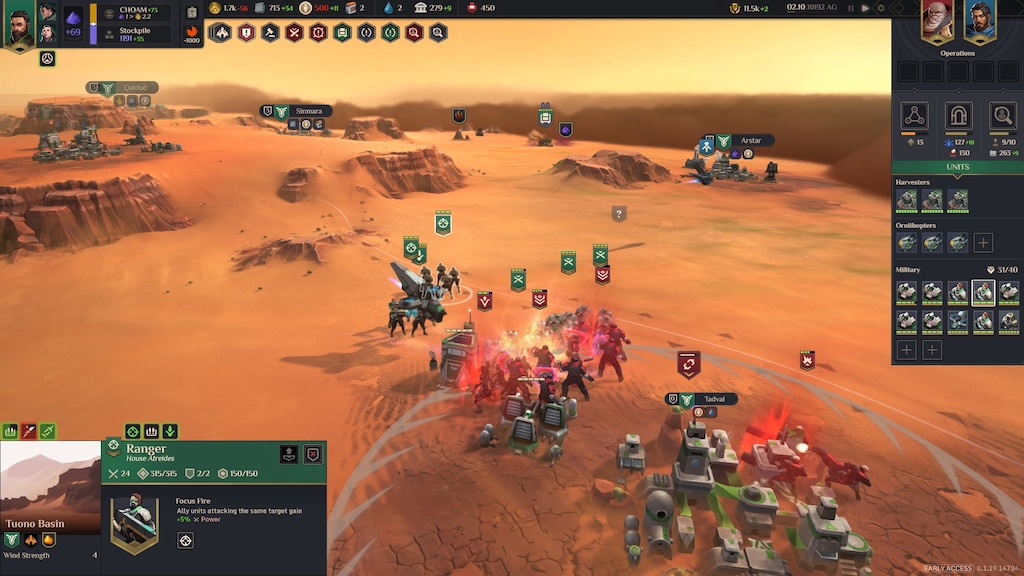Open the triangle network panel icon
Image resolution: width=1024 pixels, height=576 pixels.
914,115
